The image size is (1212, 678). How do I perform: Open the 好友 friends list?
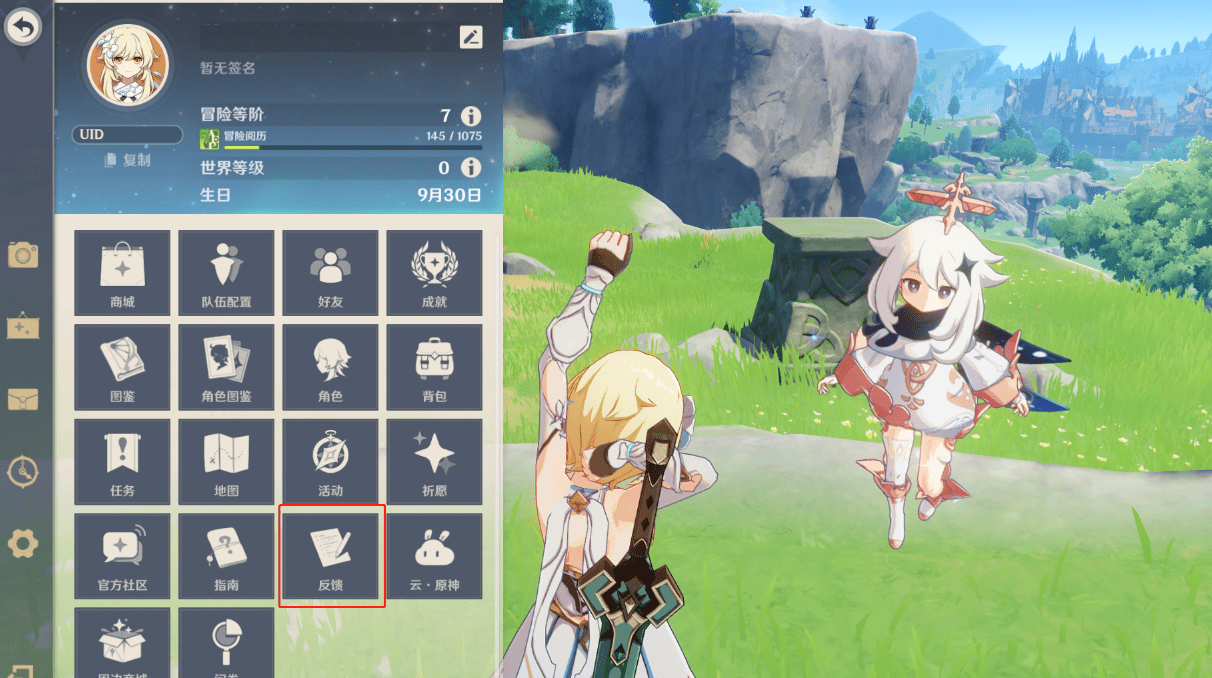(x=330, y=273)
